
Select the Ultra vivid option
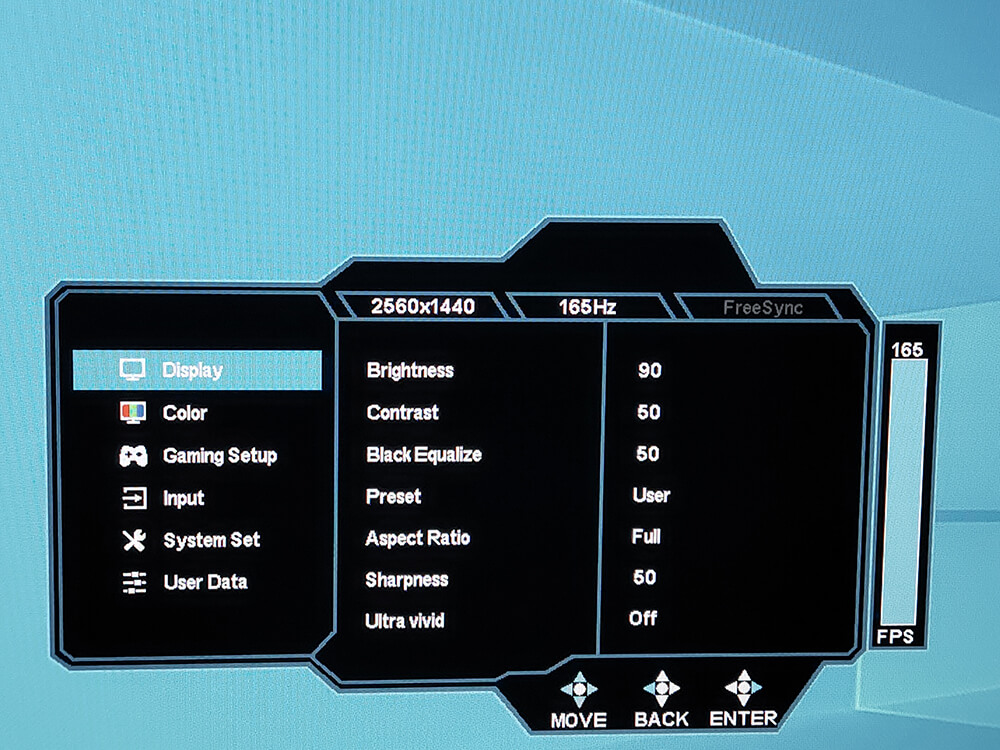[405, 621]
